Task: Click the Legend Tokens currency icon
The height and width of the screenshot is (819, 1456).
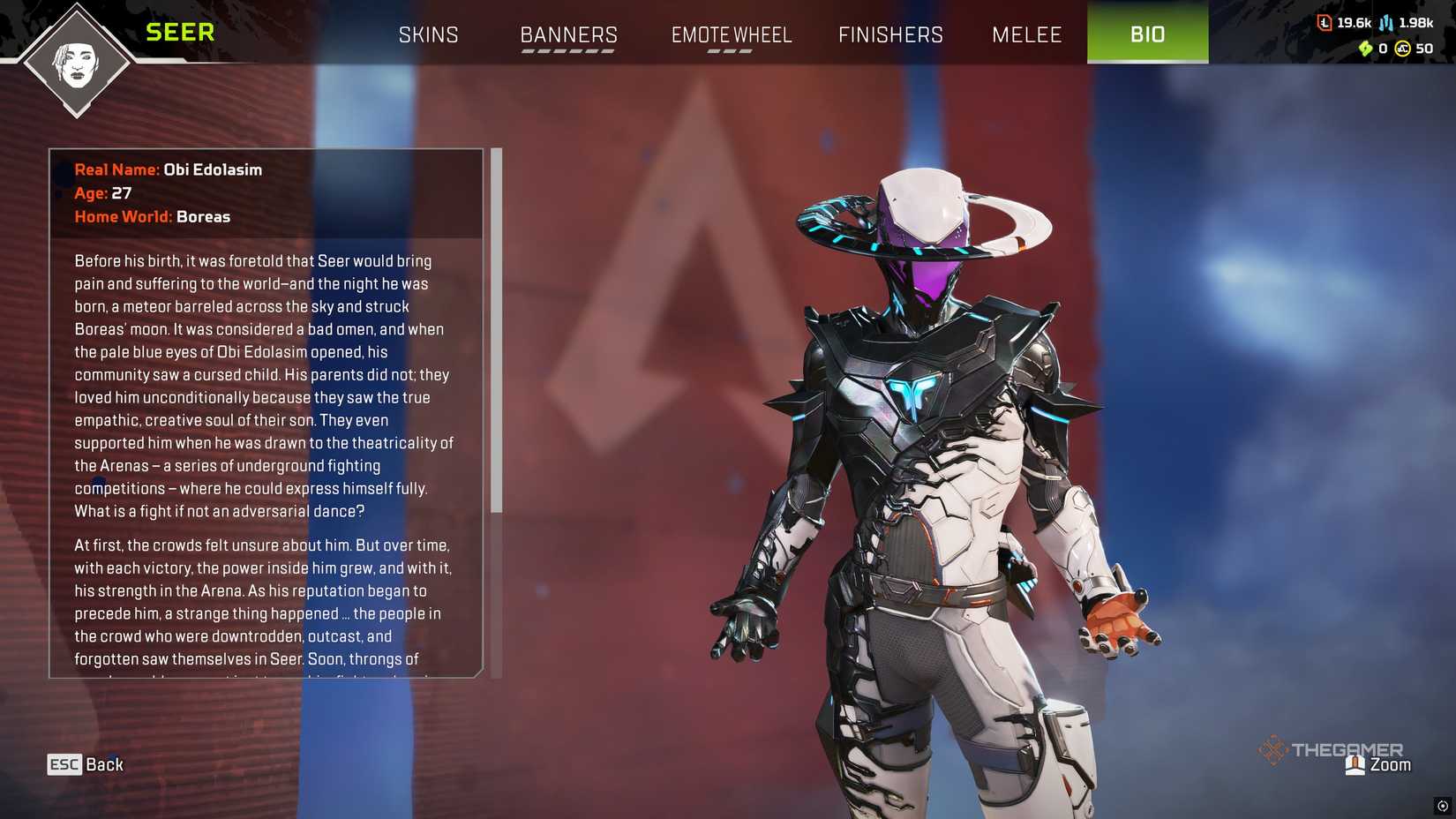Action: pos(1325,23)
